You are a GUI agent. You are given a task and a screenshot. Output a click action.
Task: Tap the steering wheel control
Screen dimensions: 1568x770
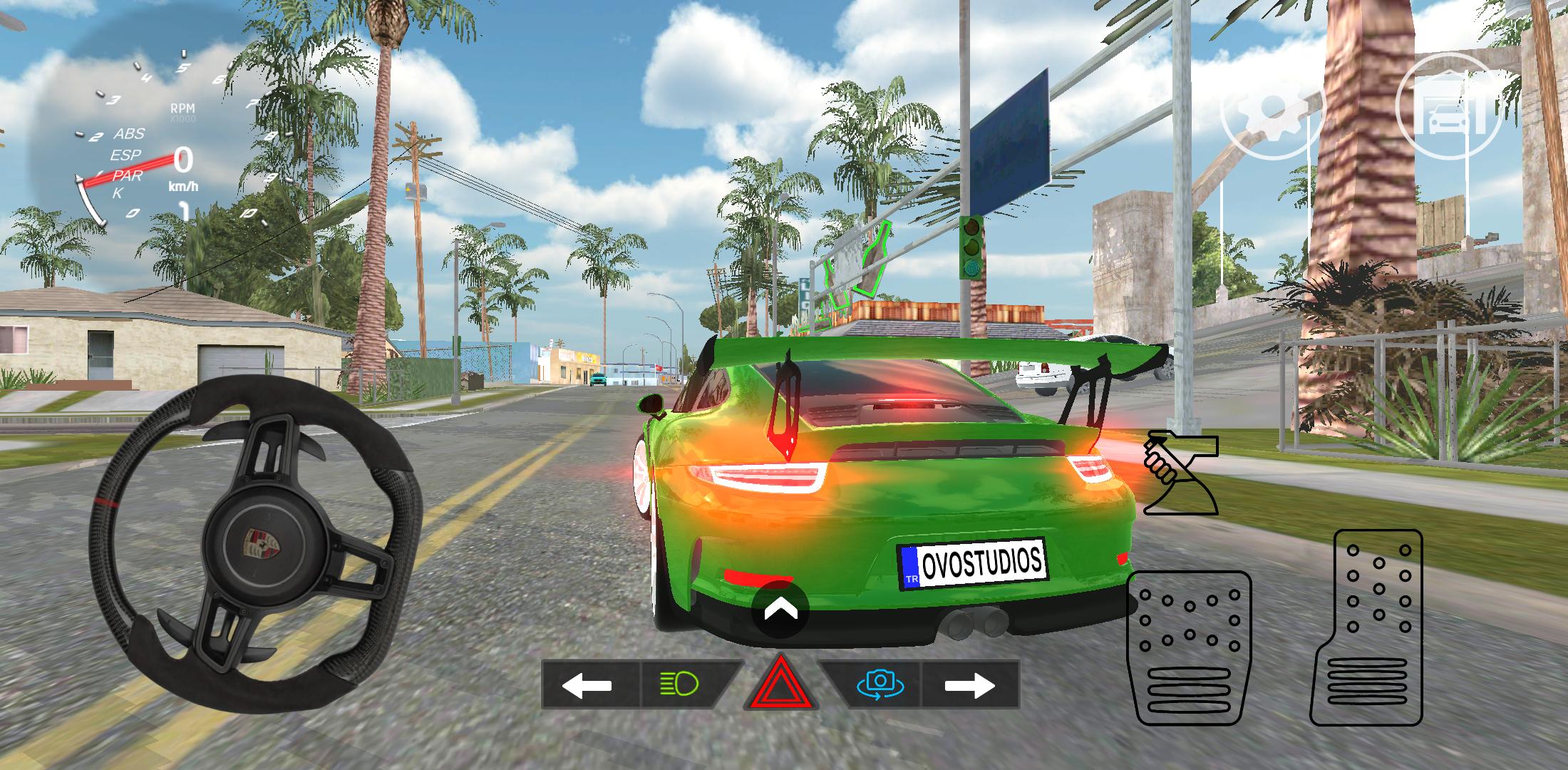pyautogui.click(x=254, y=545)
